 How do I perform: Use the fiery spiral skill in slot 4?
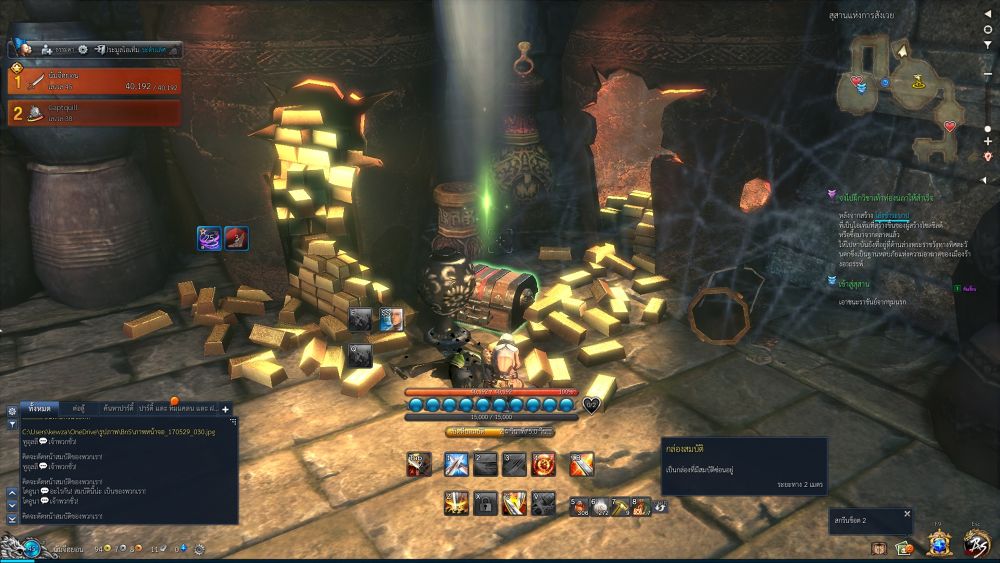click(x=545, y=464)
